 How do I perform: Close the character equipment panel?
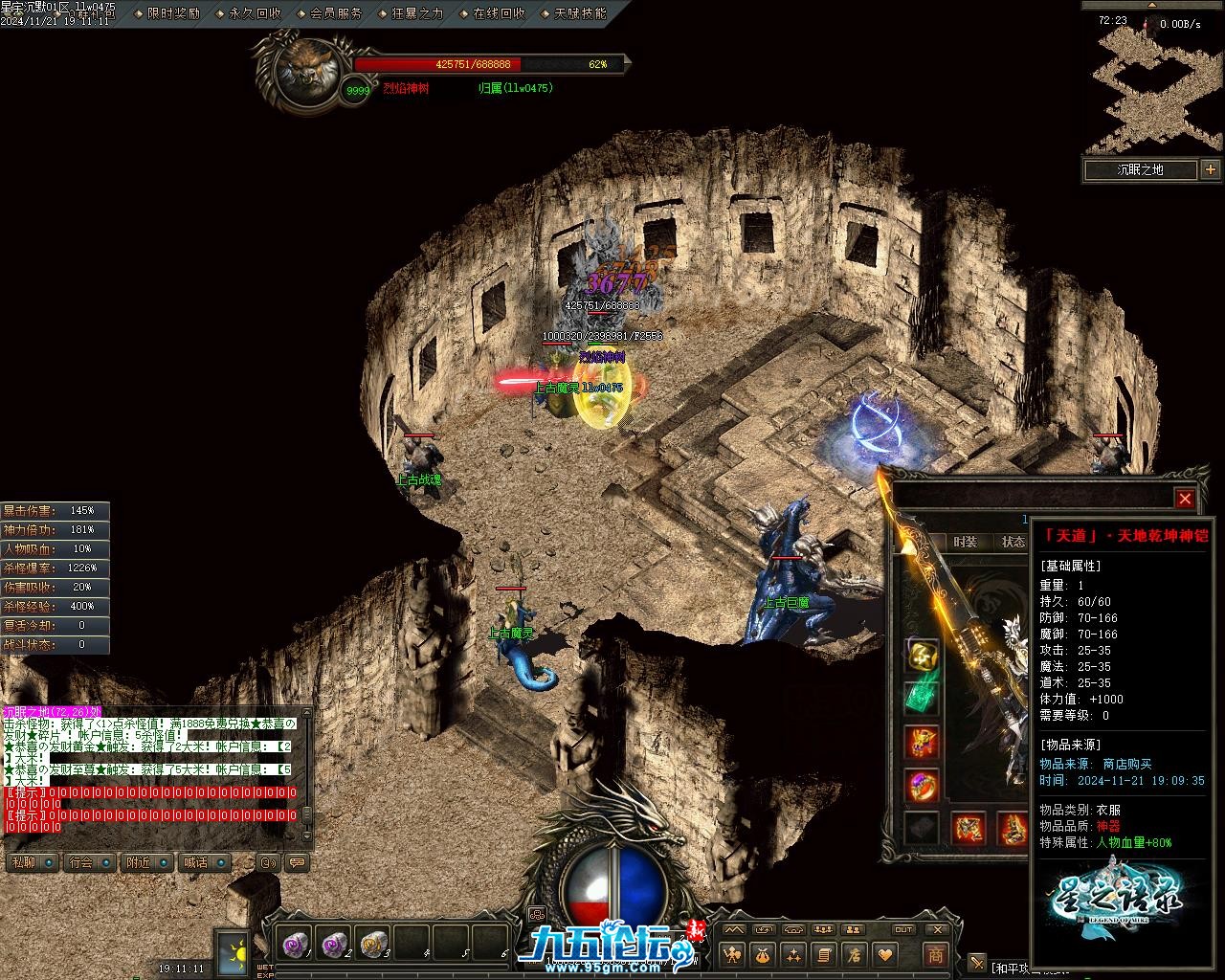pos(1185,499)
